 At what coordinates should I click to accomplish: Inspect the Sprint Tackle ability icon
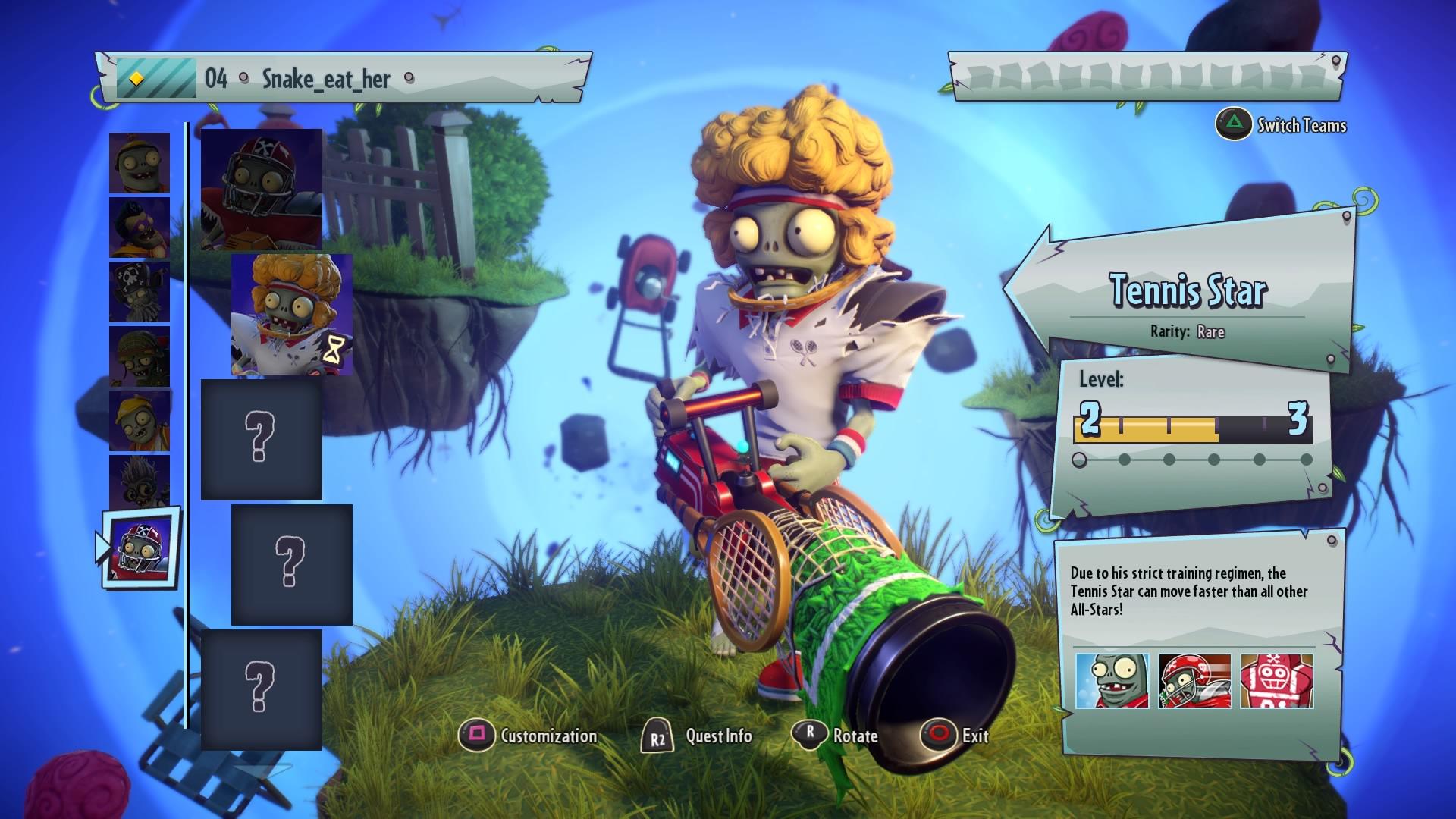coord(1195,681)
